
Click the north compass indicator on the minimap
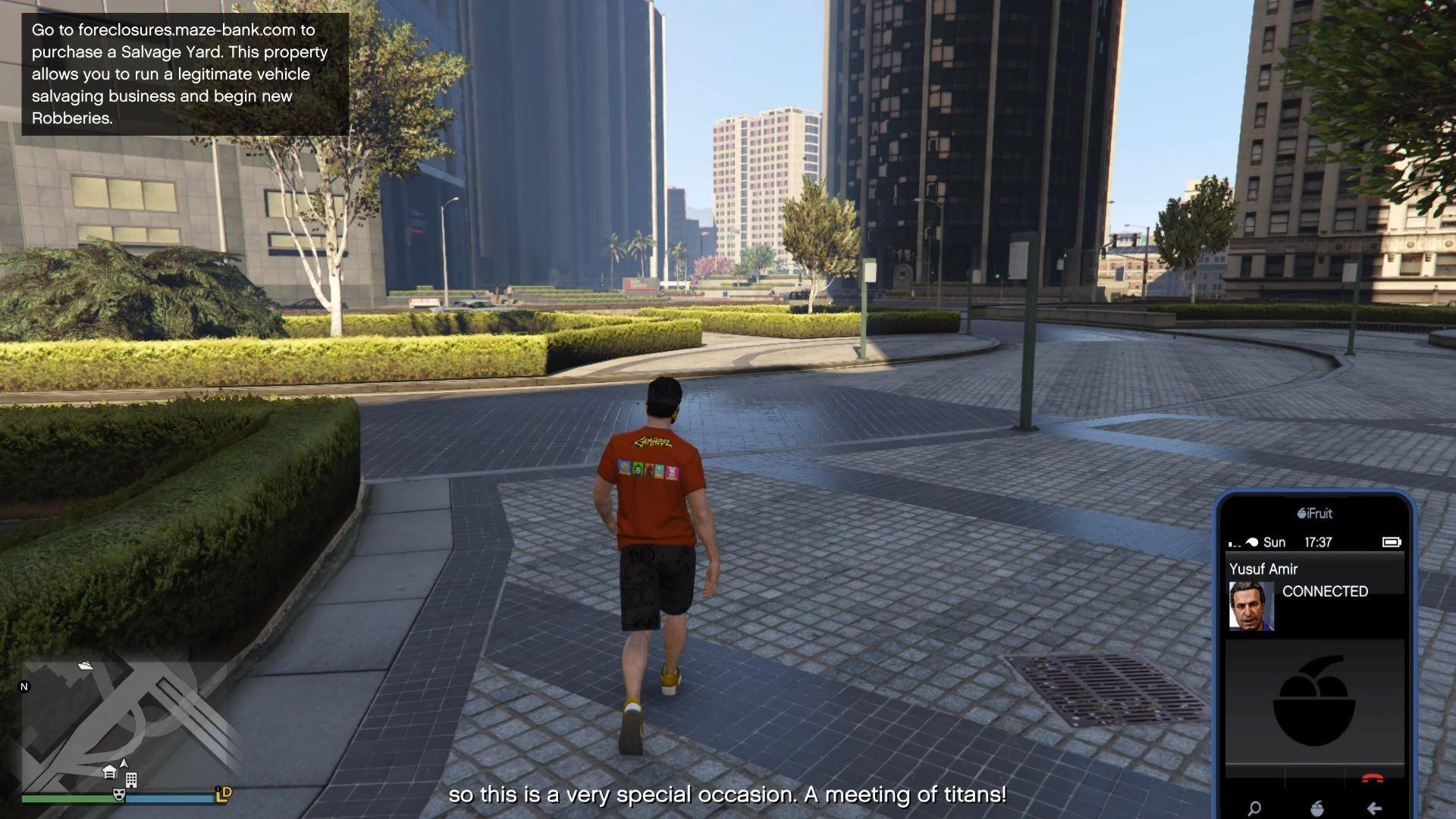24,687
